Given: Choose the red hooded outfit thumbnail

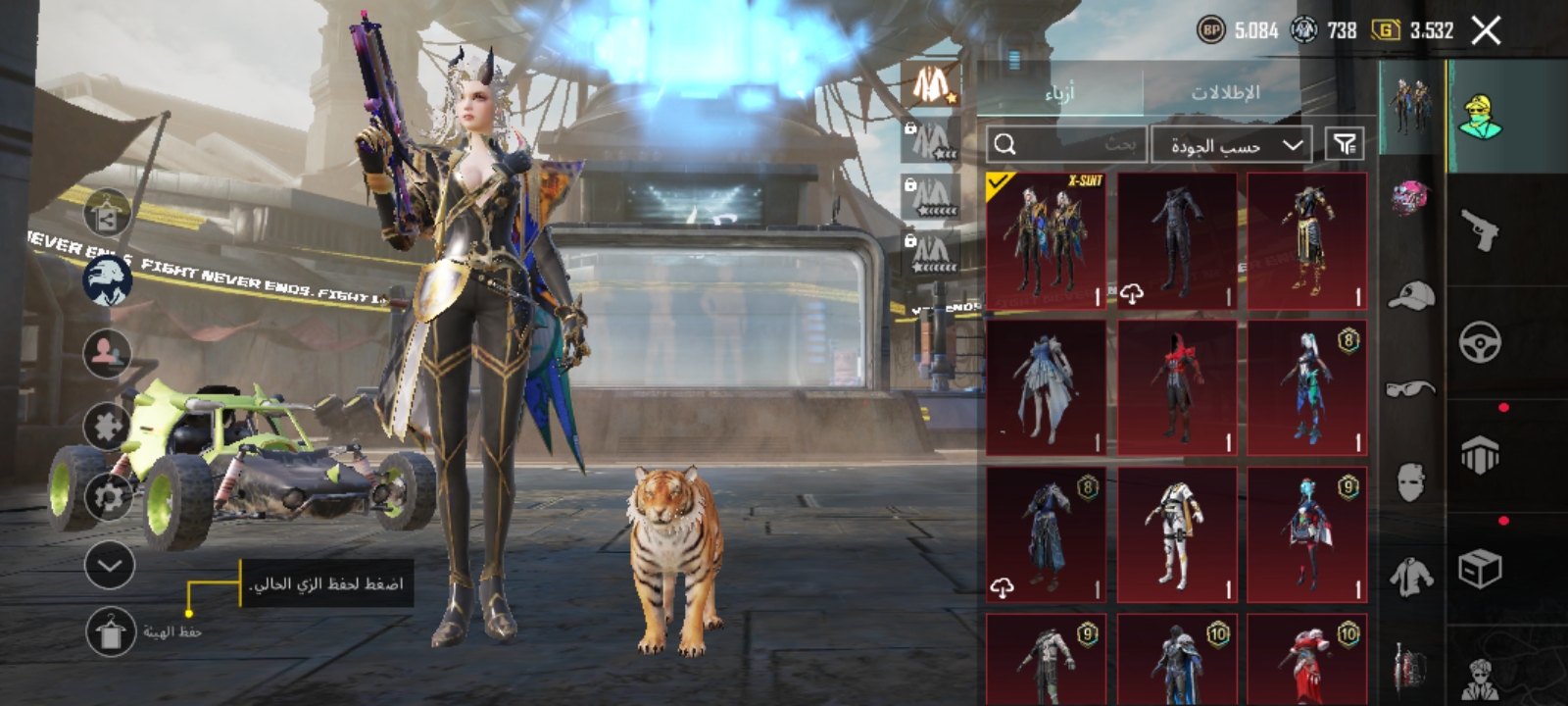Looking at the screenshot, I should pos(1177,388).
